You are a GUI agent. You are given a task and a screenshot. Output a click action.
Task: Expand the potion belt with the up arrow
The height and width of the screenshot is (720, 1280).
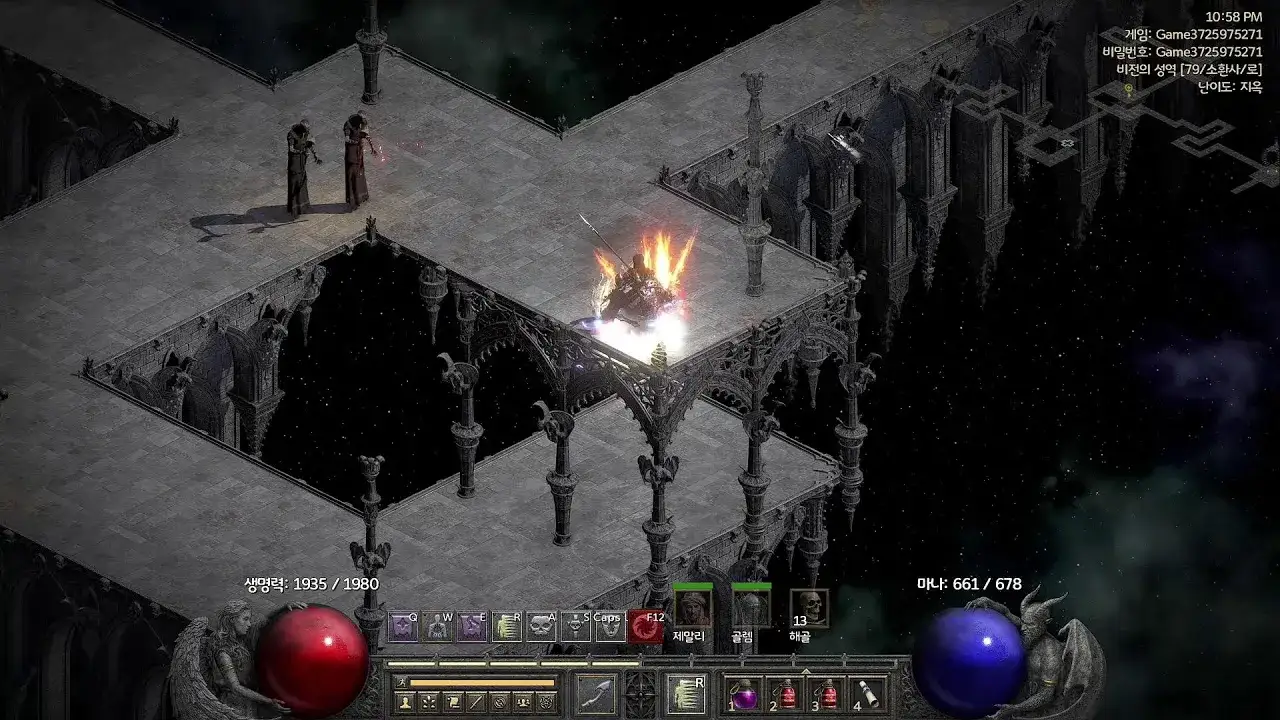(806, 670)
